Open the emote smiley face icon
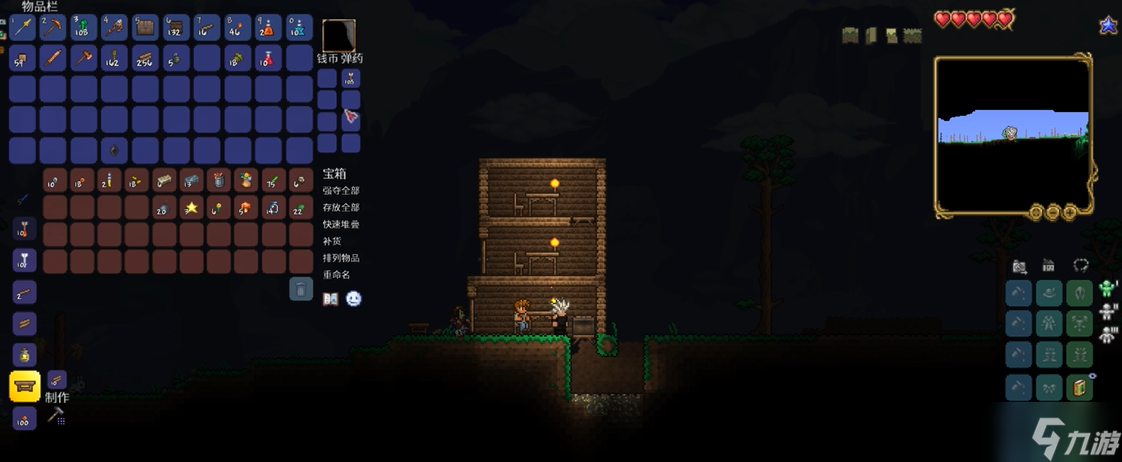1122x462 pixels. pyautogui.click(x=354, y=299)
